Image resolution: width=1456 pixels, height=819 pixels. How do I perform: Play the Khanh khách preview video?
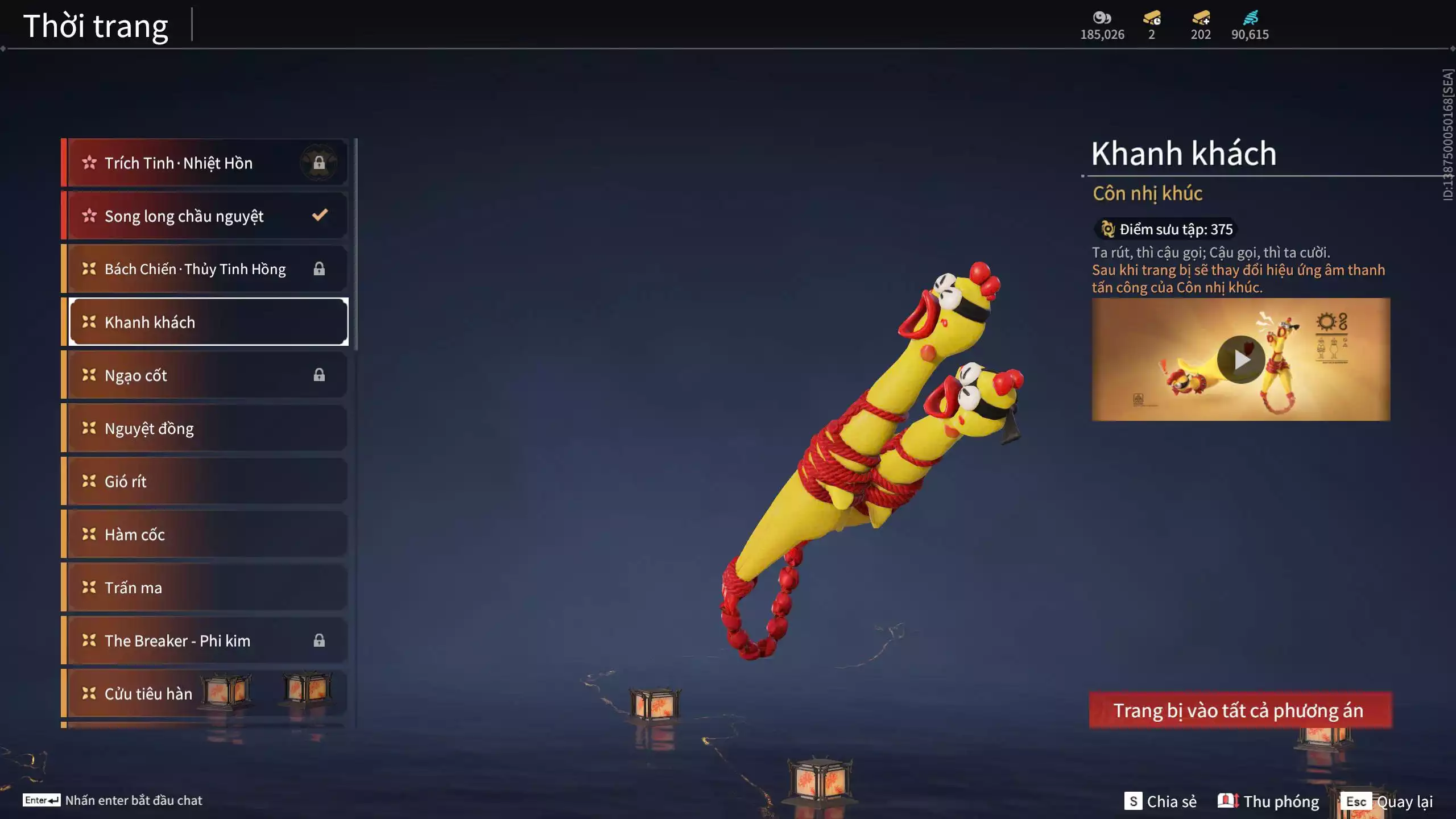click(x=1240, y=359)
